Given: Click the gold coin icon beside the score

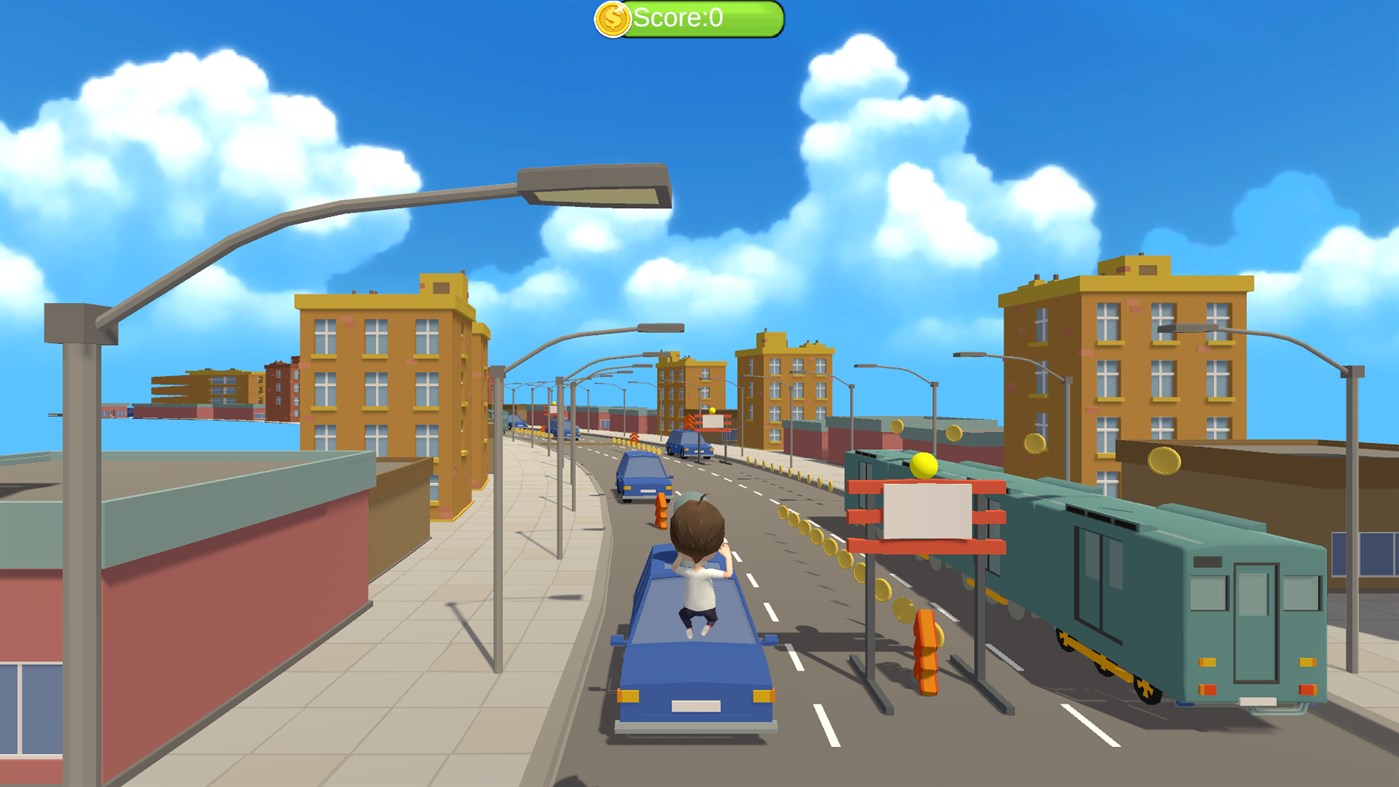Looking at the screenshot, I should (612, 17).
